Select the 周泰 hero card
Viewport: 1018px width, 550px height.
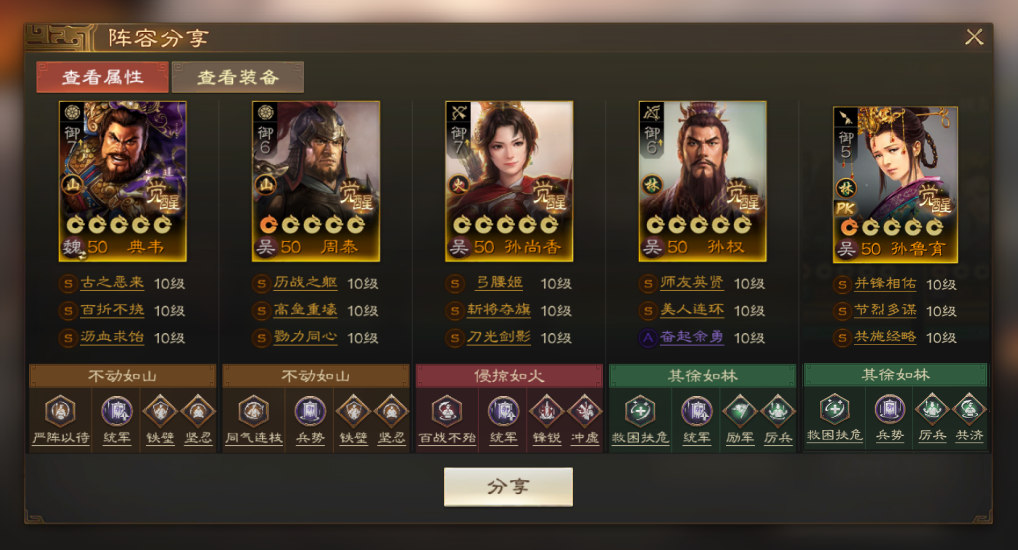[x=315, y=180]
